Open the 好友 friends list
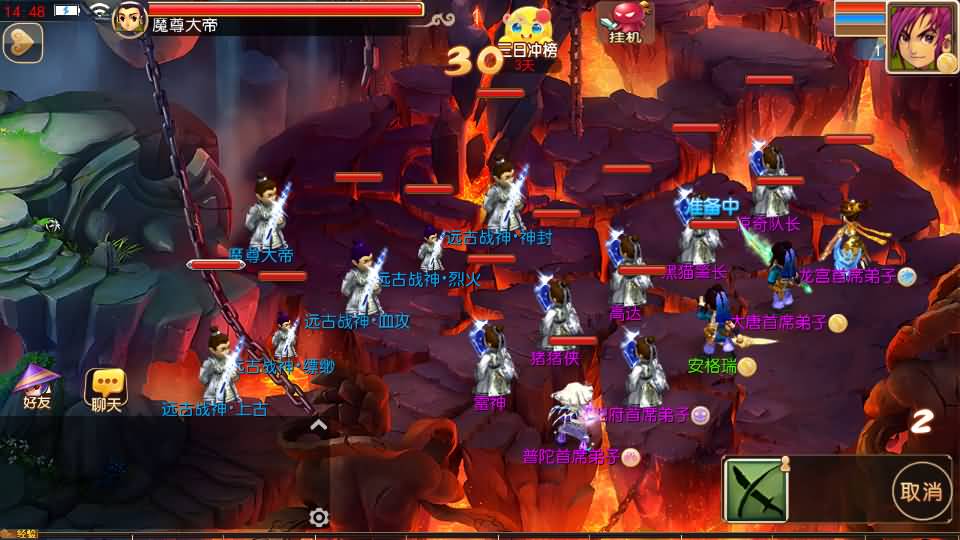 coord(36,388)
